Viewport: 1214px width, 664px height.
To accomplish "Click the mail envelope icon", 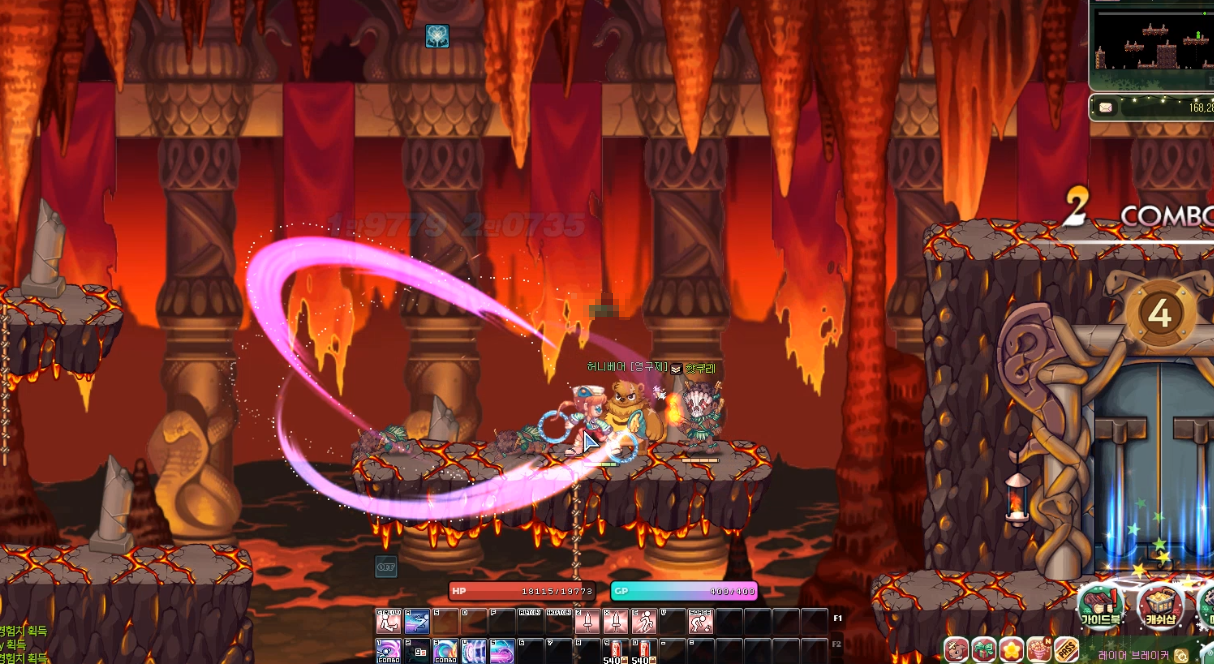I will [x=1105, y=107].
